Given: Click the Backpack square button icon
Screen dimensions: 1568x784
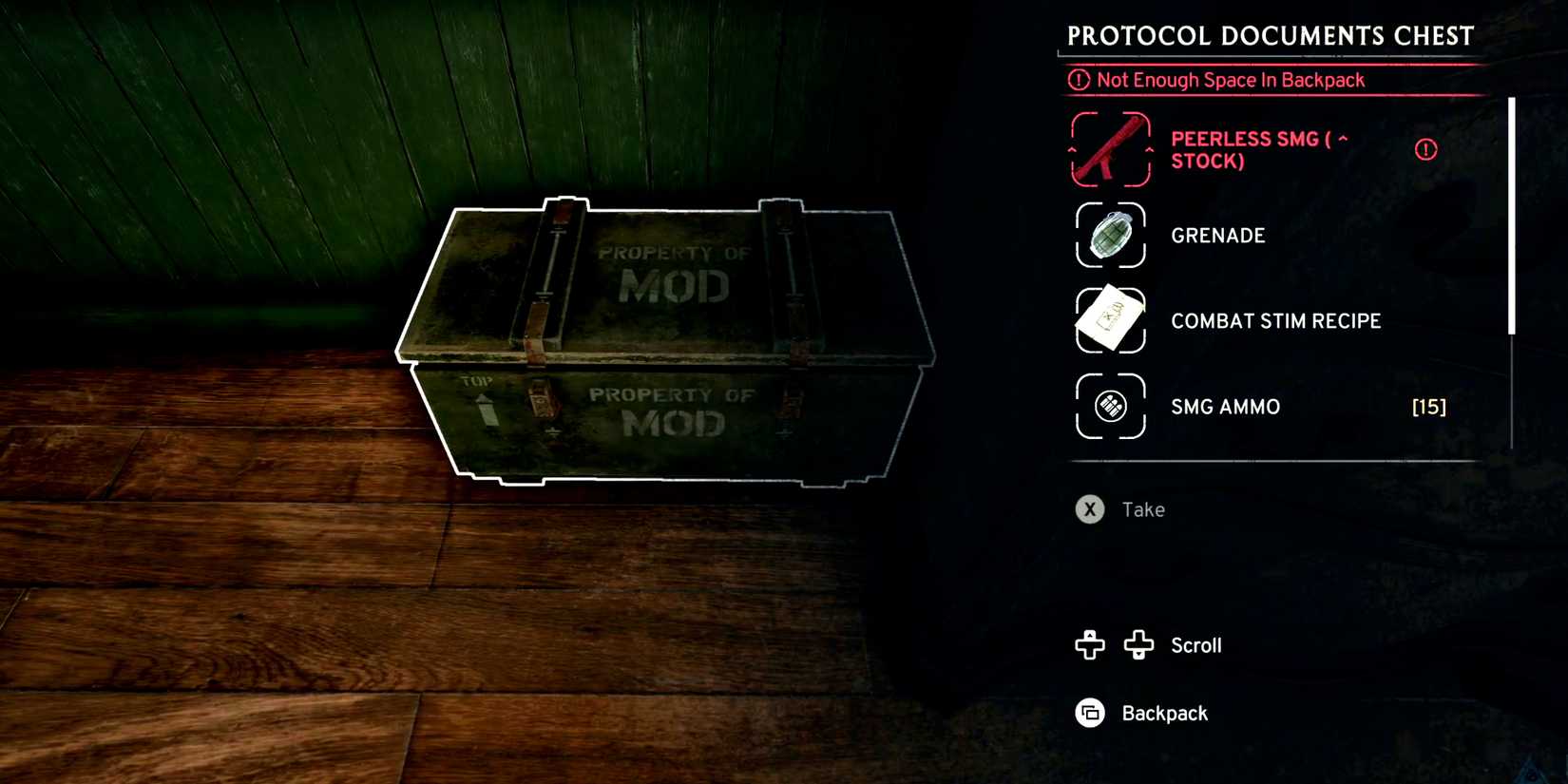Looking at the screenshot, I should [1089, 713].
